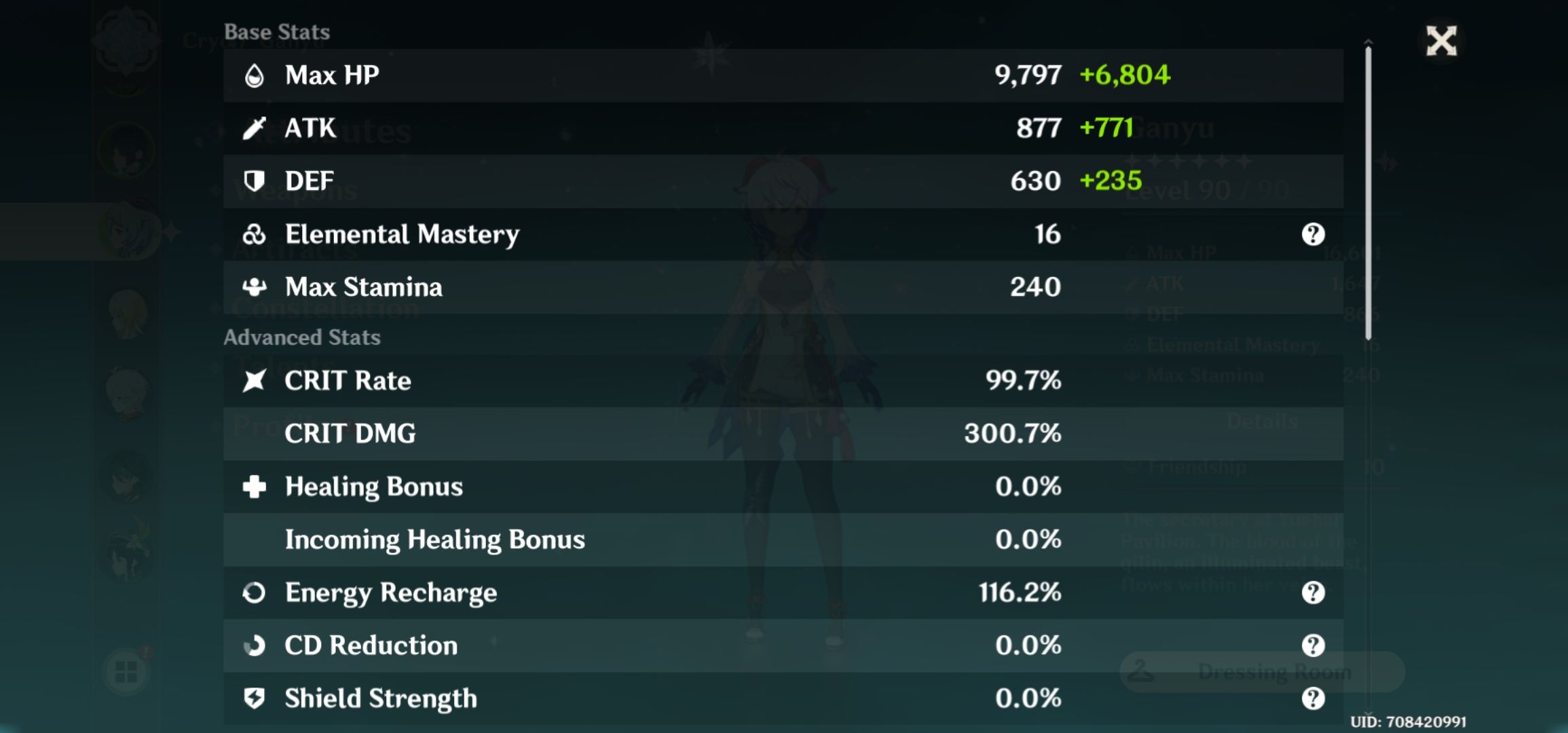Click the Healing Bonus plus icon
The image size is (1568, 733).
coord(256,487)
